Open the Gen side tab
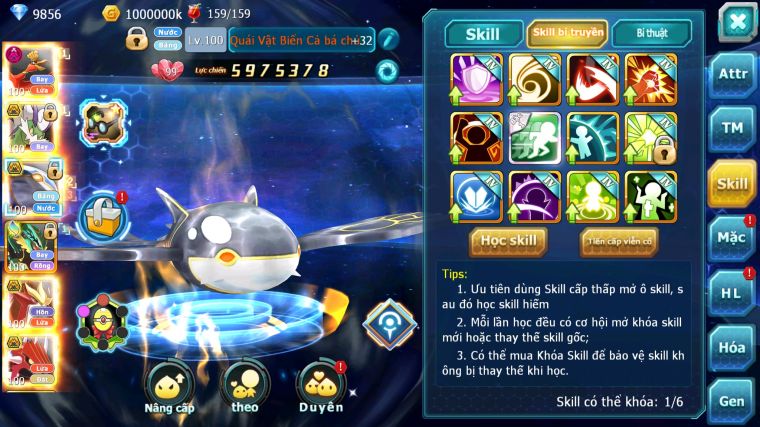The width and height of the screenshot is (760, 427). 732,400
